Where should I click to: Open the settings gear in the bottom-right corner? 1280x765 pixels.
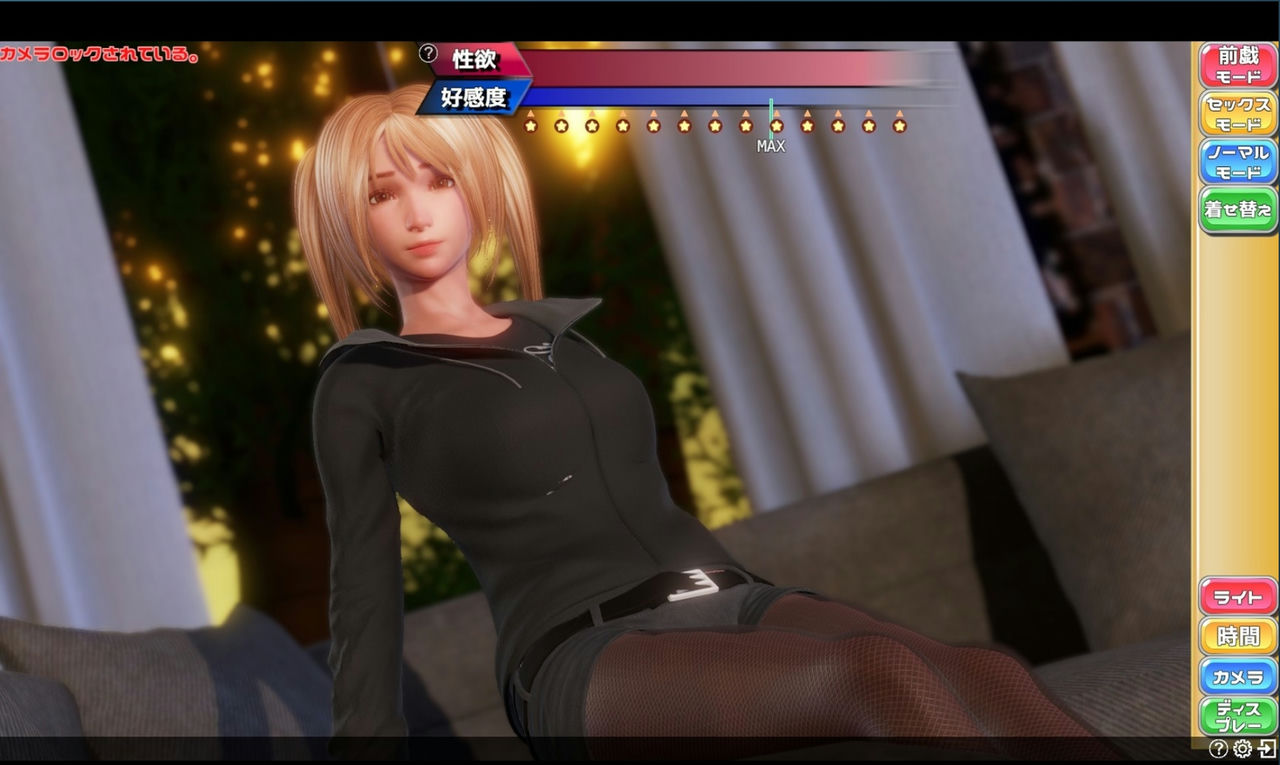[x=1242, y=748]
